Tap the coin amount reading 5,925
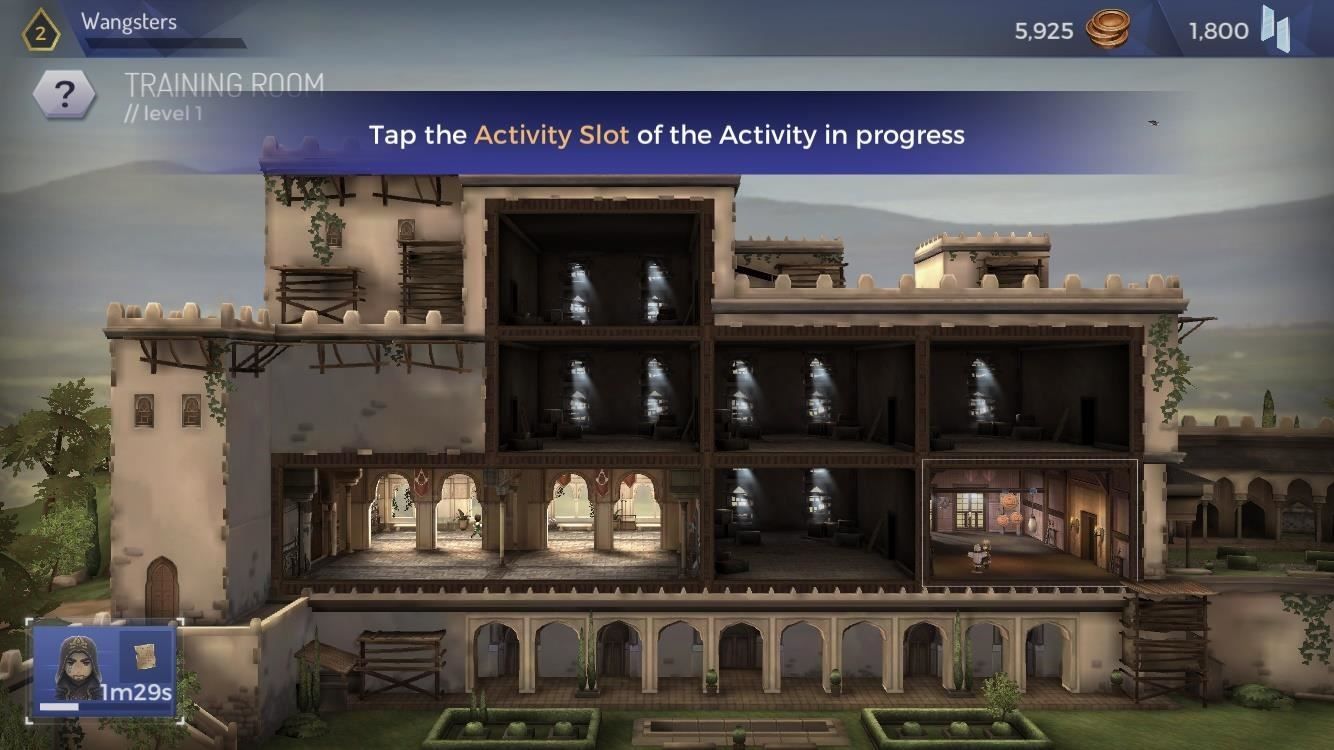This screenshot has height=750, width=1334. 1042,31
